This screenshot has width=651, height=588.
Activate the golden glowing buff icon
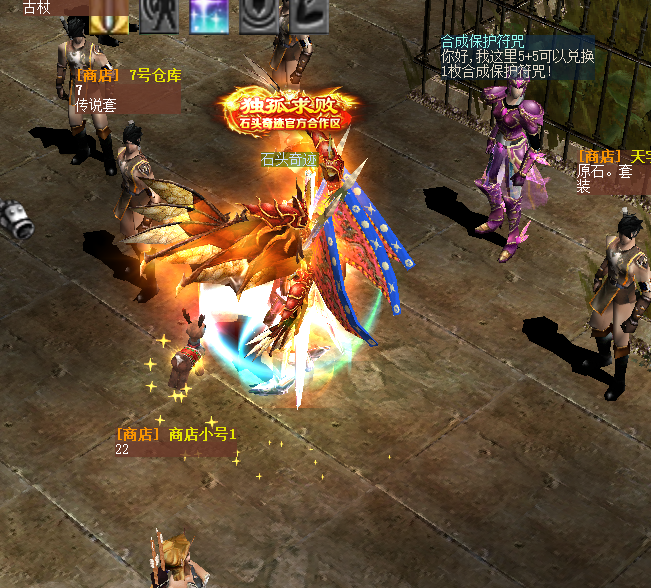tap(109, 16)
